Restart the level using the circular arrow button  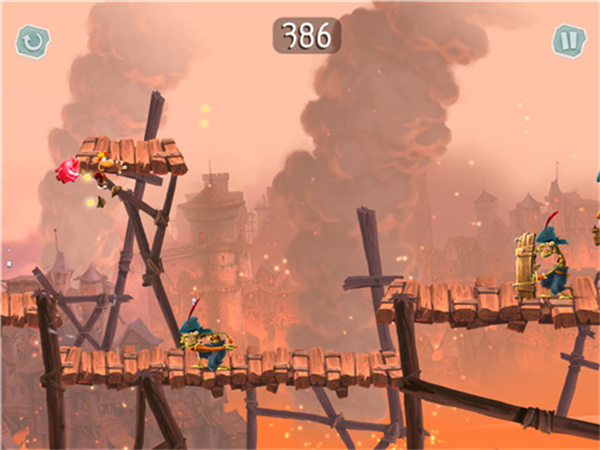click(32, 41)
